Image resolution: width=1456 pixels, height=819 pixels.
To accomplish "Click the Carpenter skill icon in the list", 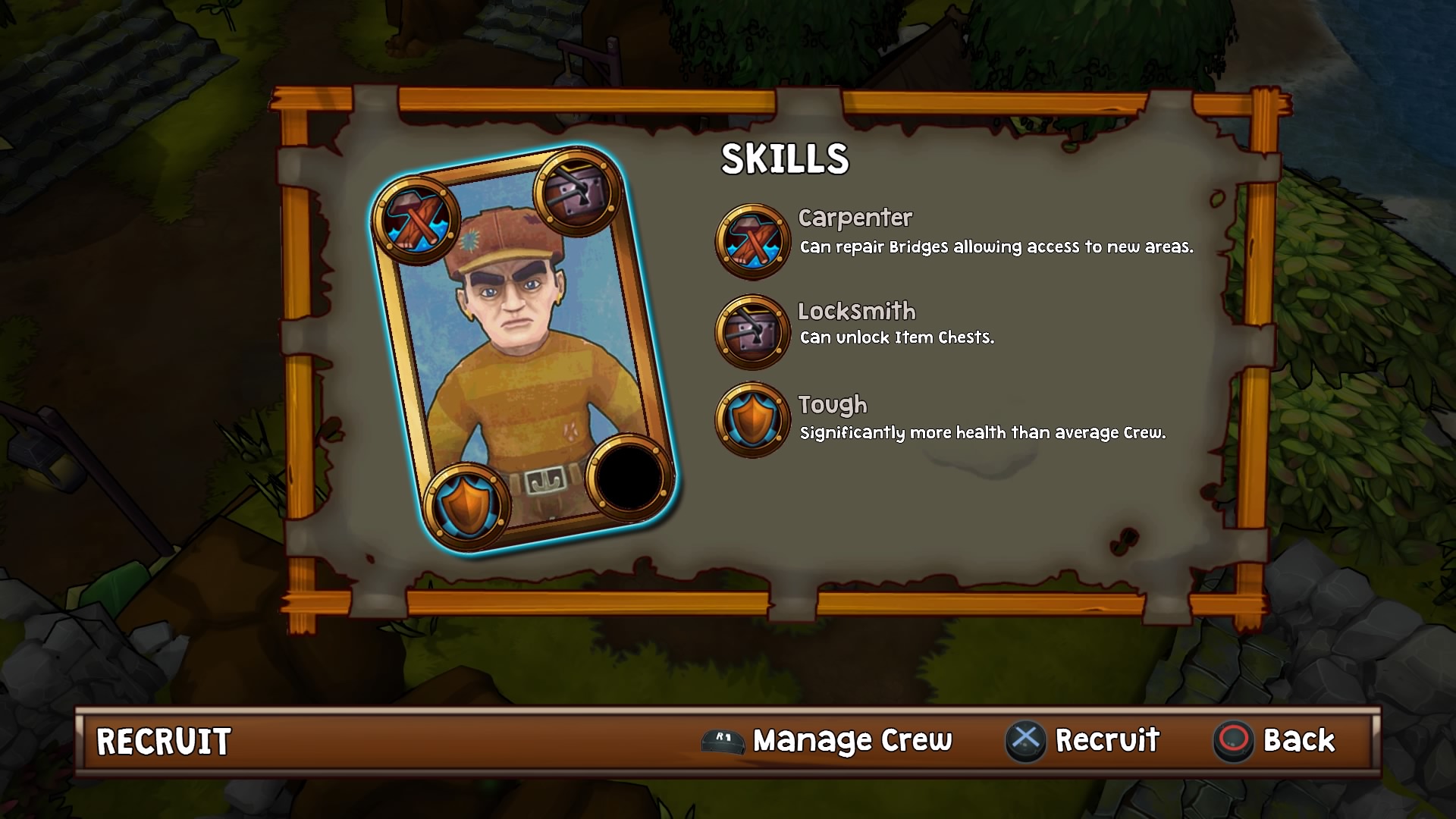I will pyautogui.click(x=752, y=241).
